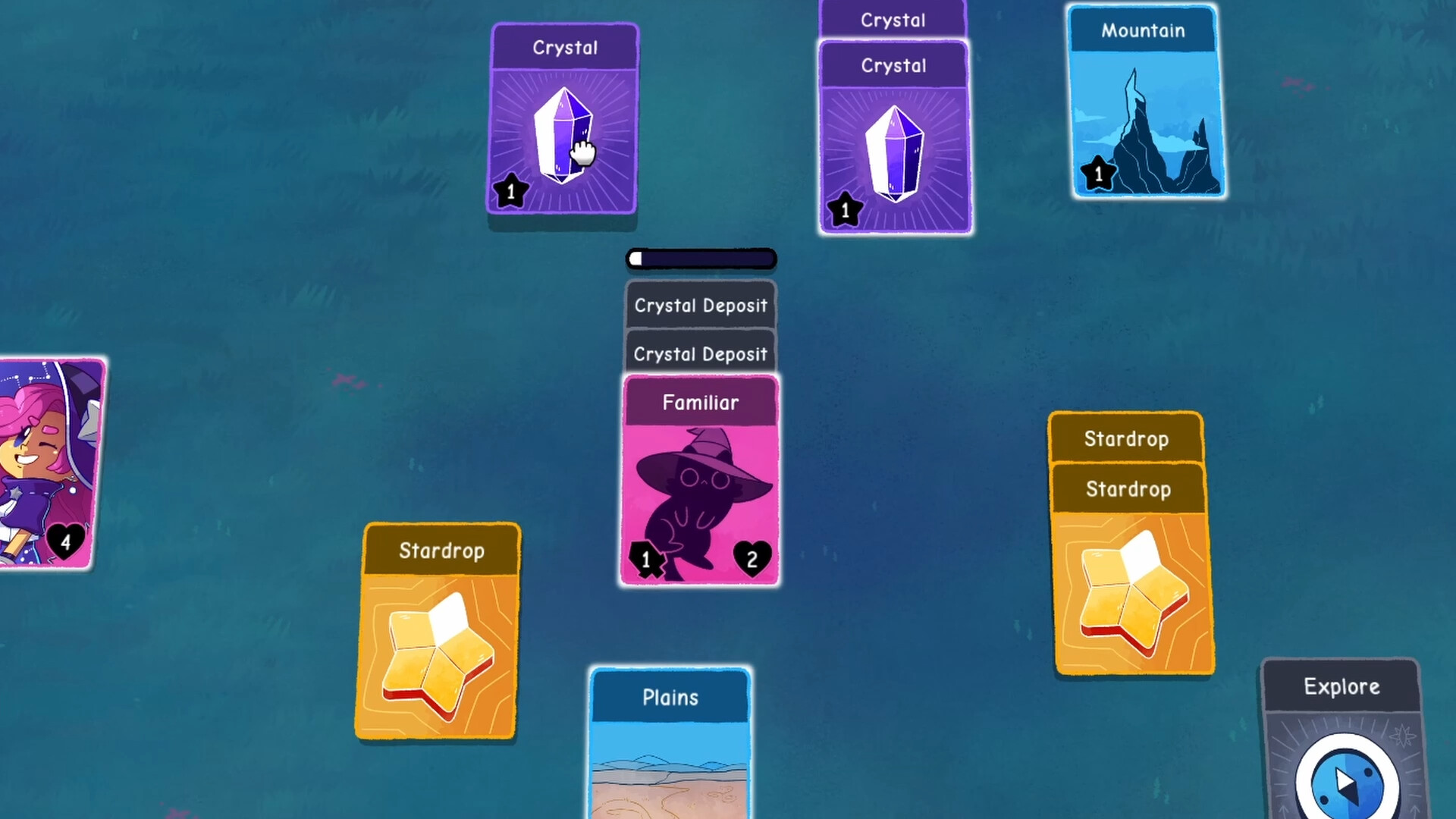
Task: Click the Plains card title bar
Action: click(x=670, y=697)
